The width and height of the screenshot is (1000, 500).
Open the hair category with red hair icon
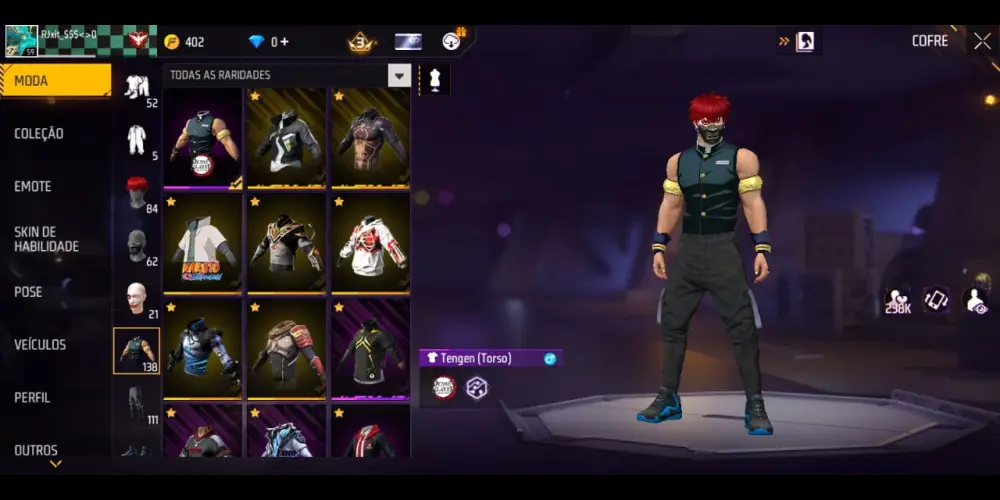tap(137, 192)
